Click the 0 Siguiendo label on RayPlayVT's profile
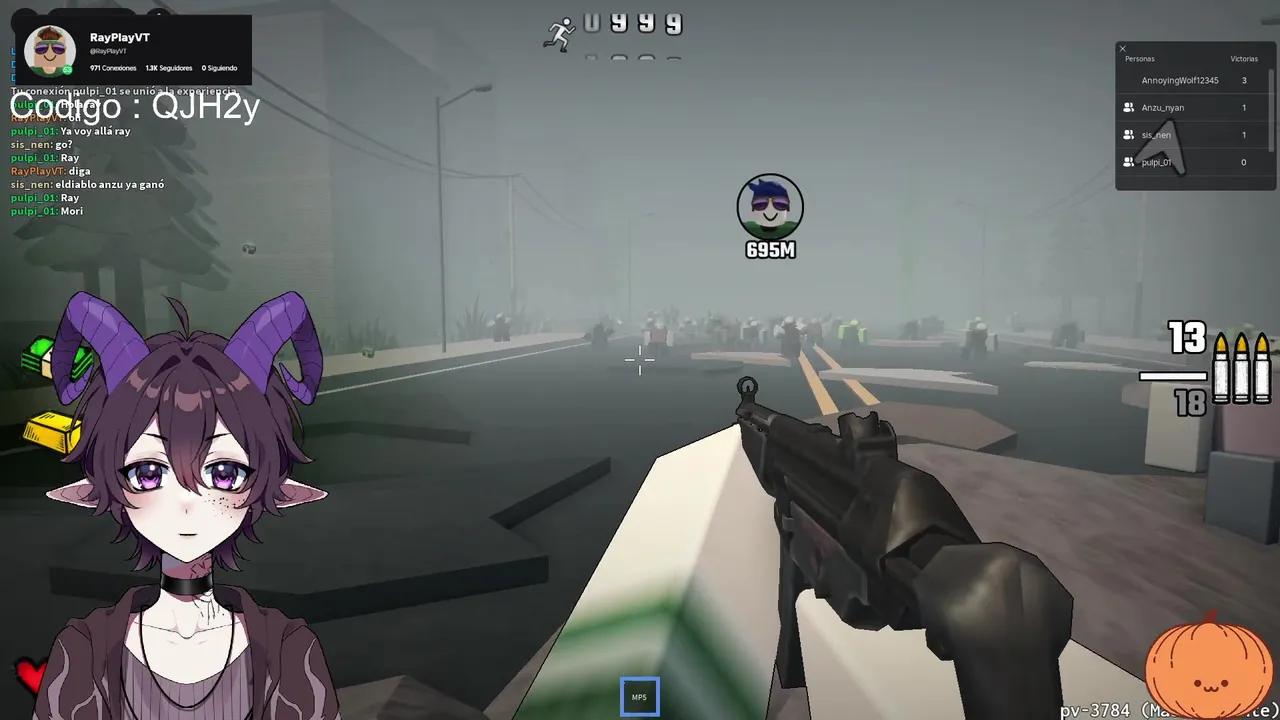 click(218, 68)
